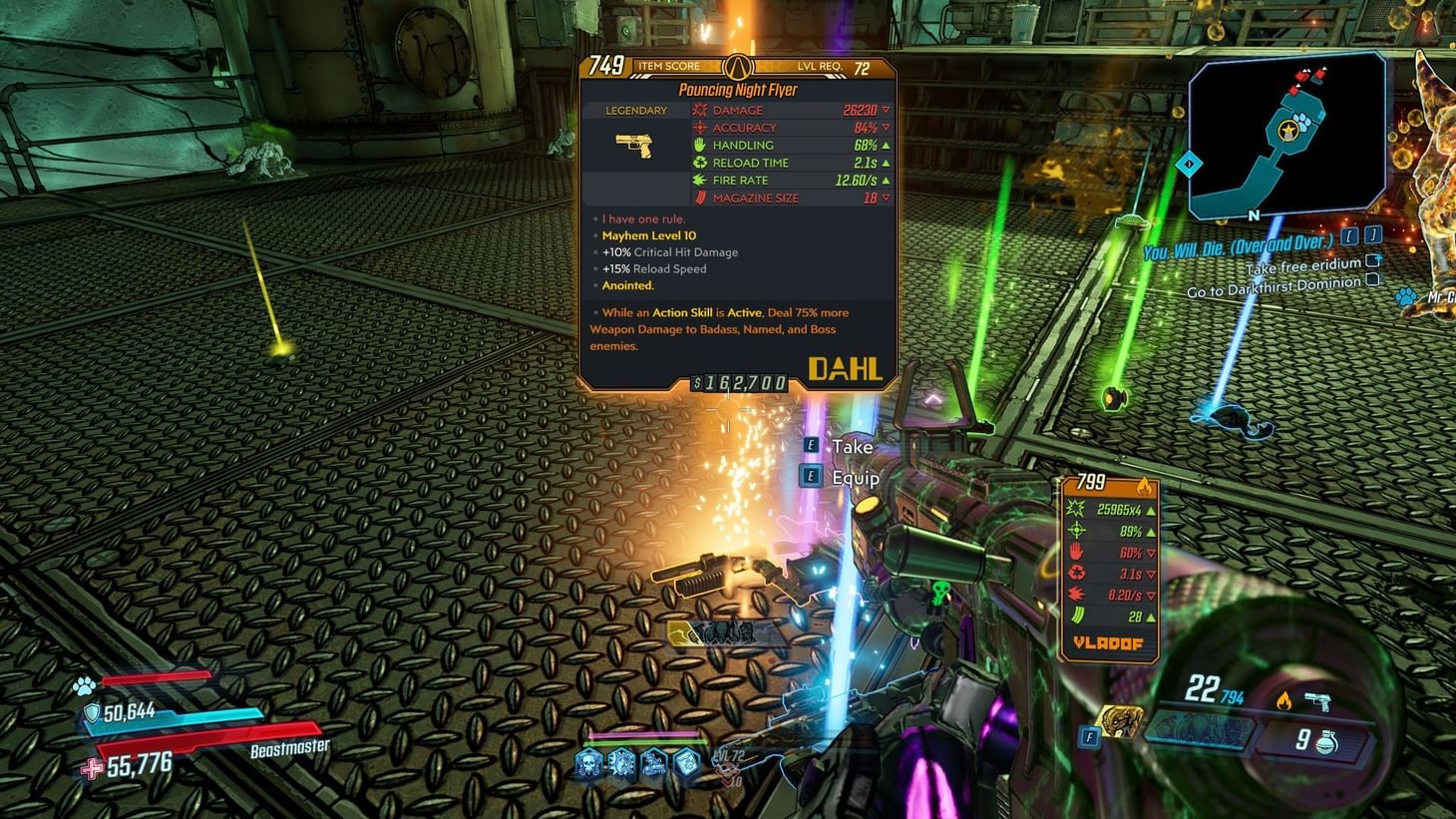The image size is (1456, 819).
Task: Select the Reload Time recycle icon
Action: [x=700, y=163]
